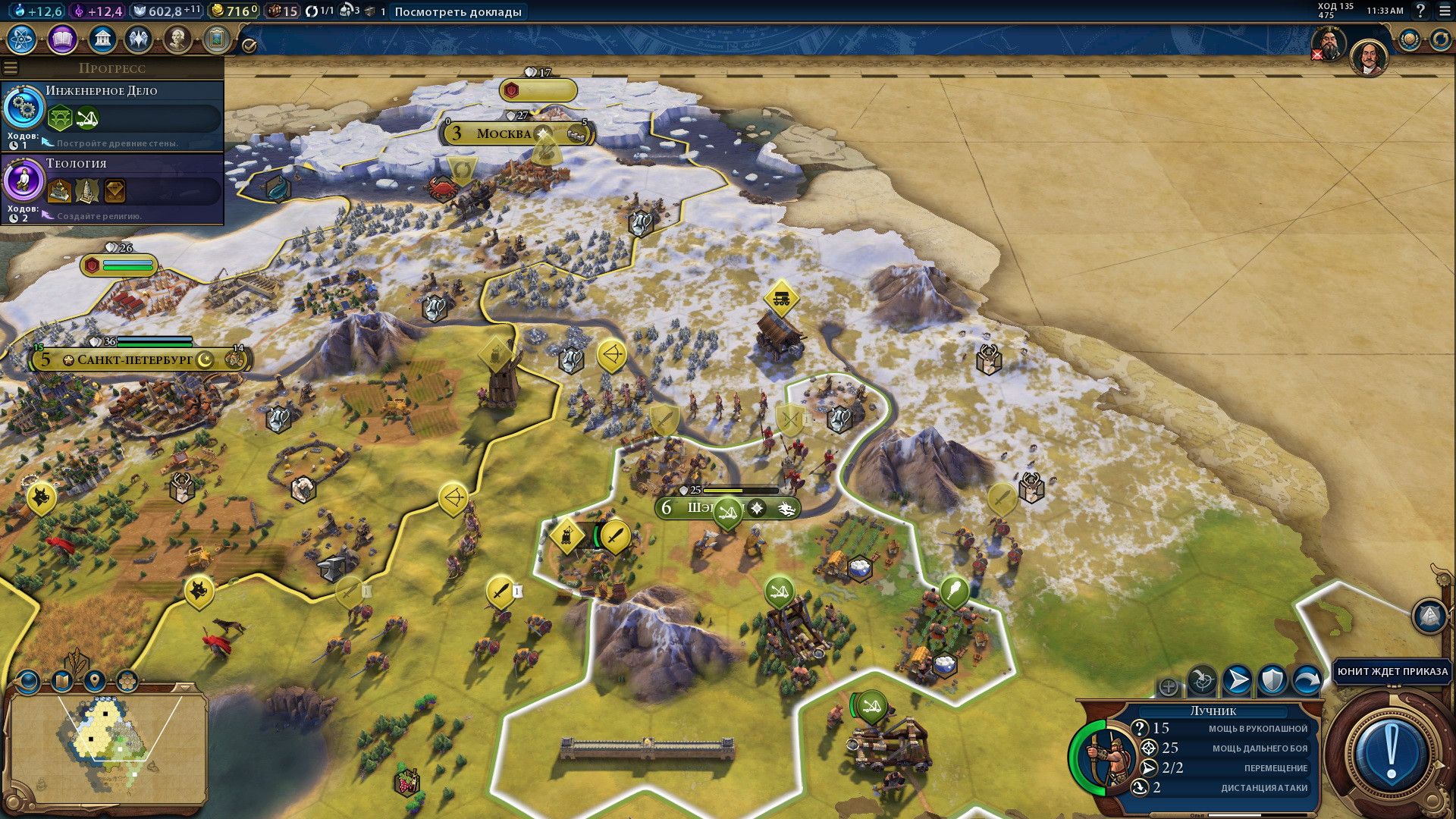This screenshot has width=1456, height=819.
Task: Open the great works painting icon
Action: tap(216, 39)
